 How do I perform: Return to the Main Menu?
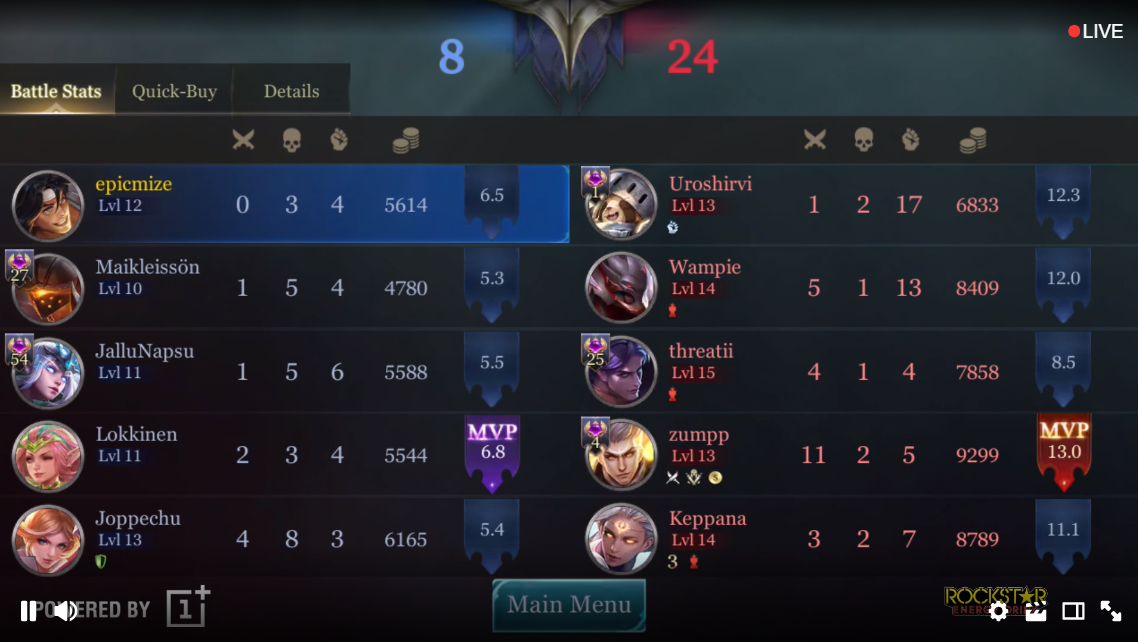click(569, 605)
